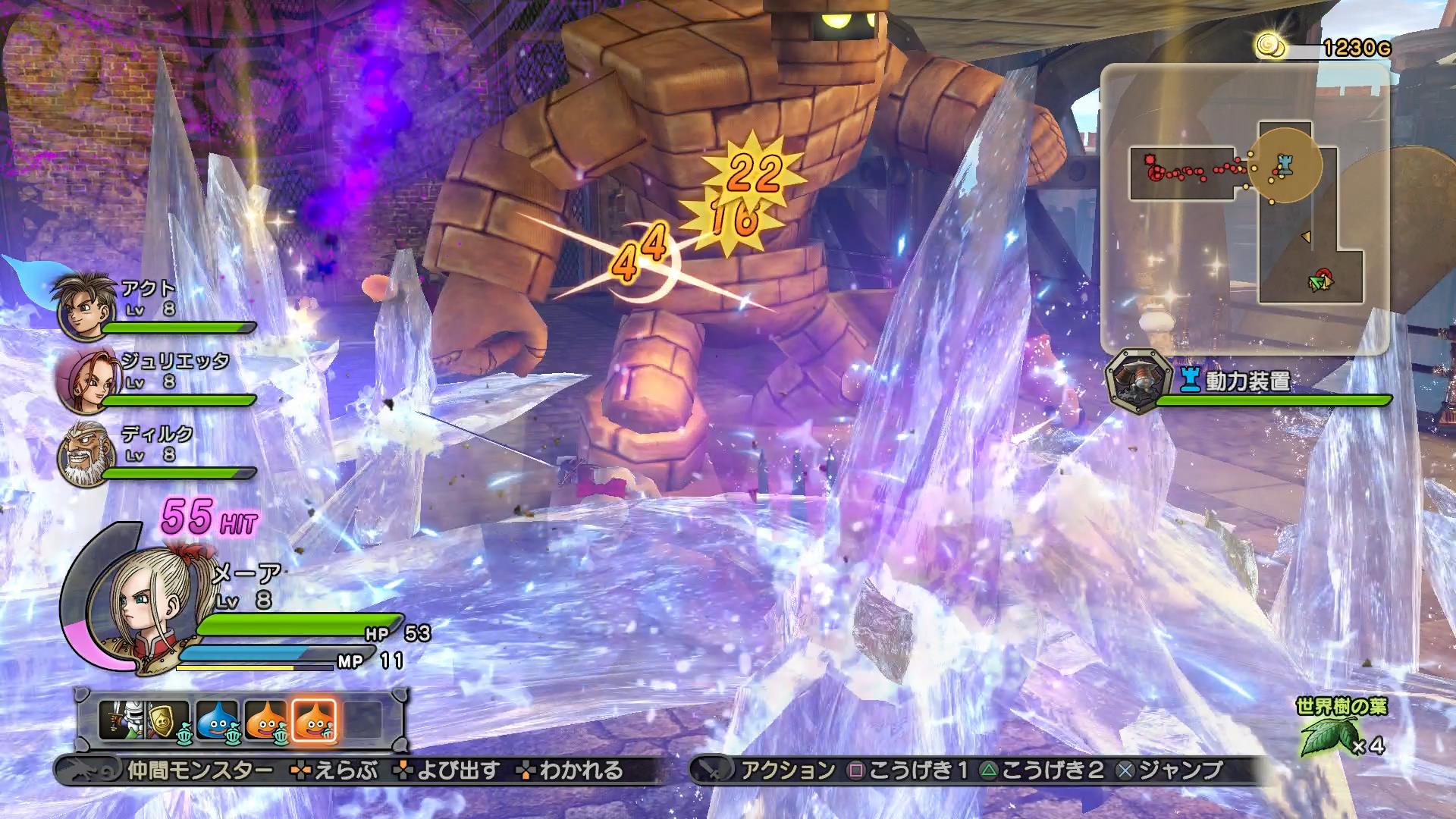
Task: Click the power device objective icon
Action: (1135, 381)
